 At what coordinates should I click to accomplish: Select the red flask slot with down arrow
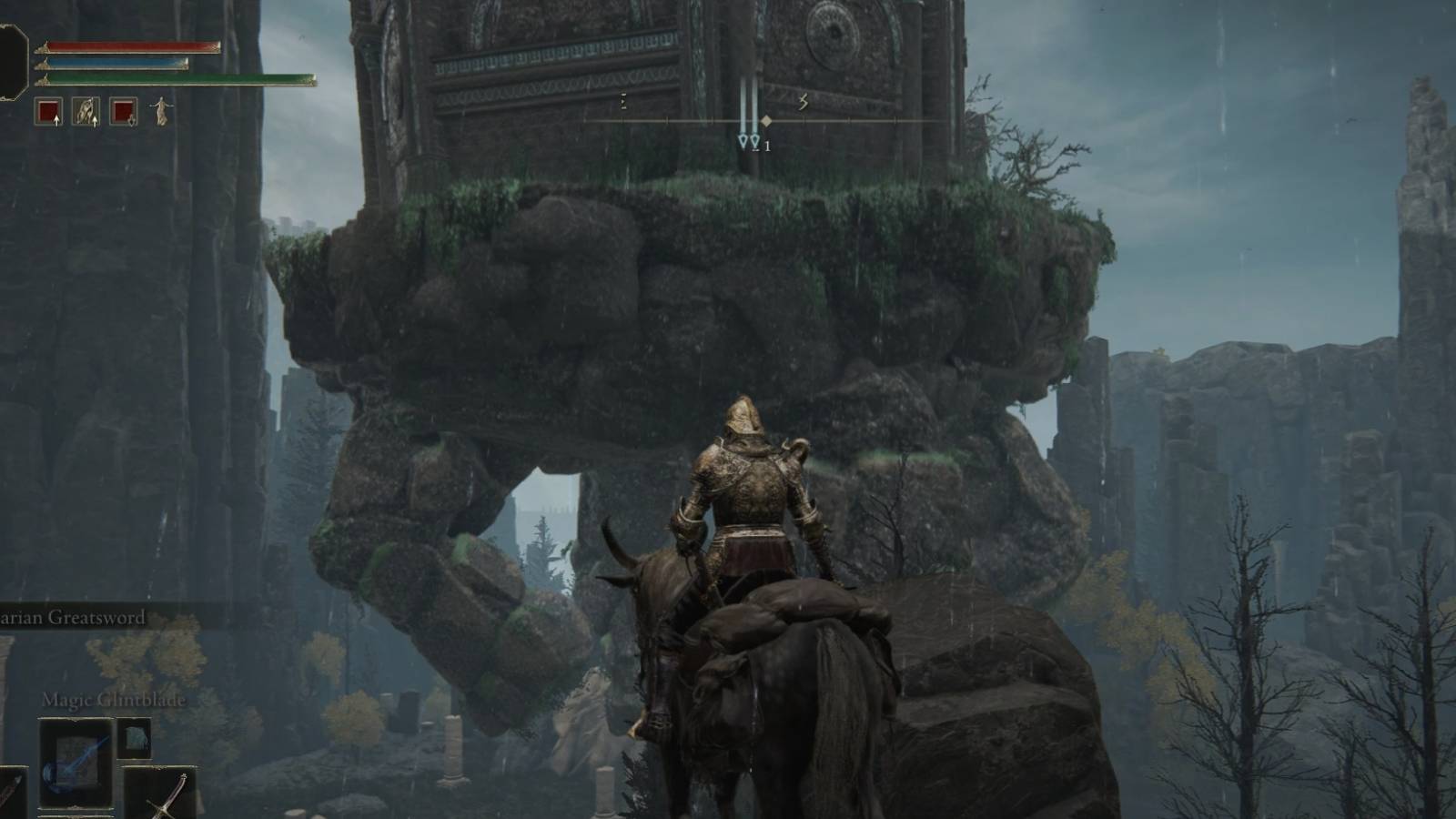point(123,110)
